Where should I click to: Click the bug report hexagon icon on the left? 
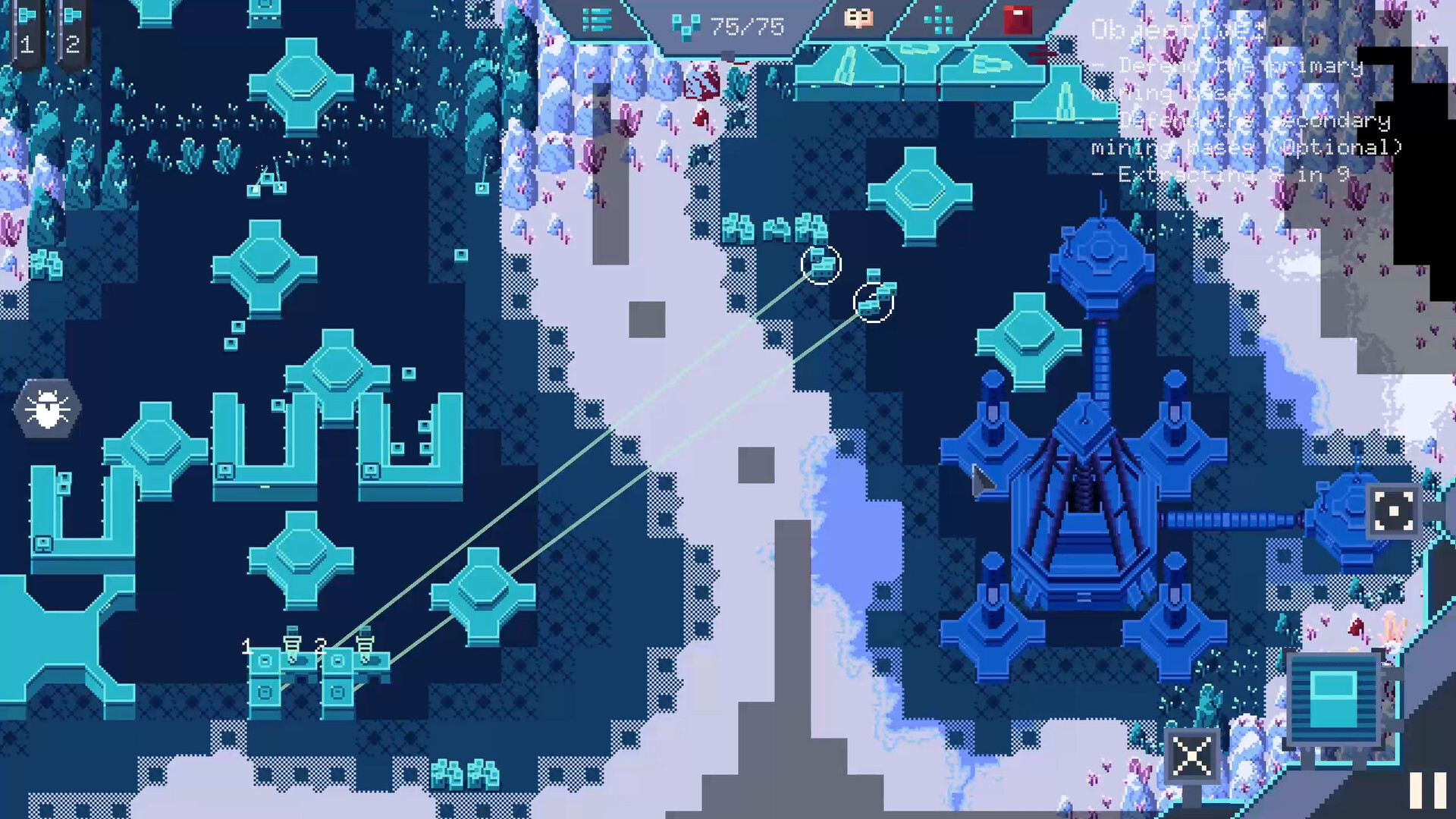(x=47, y=407)
